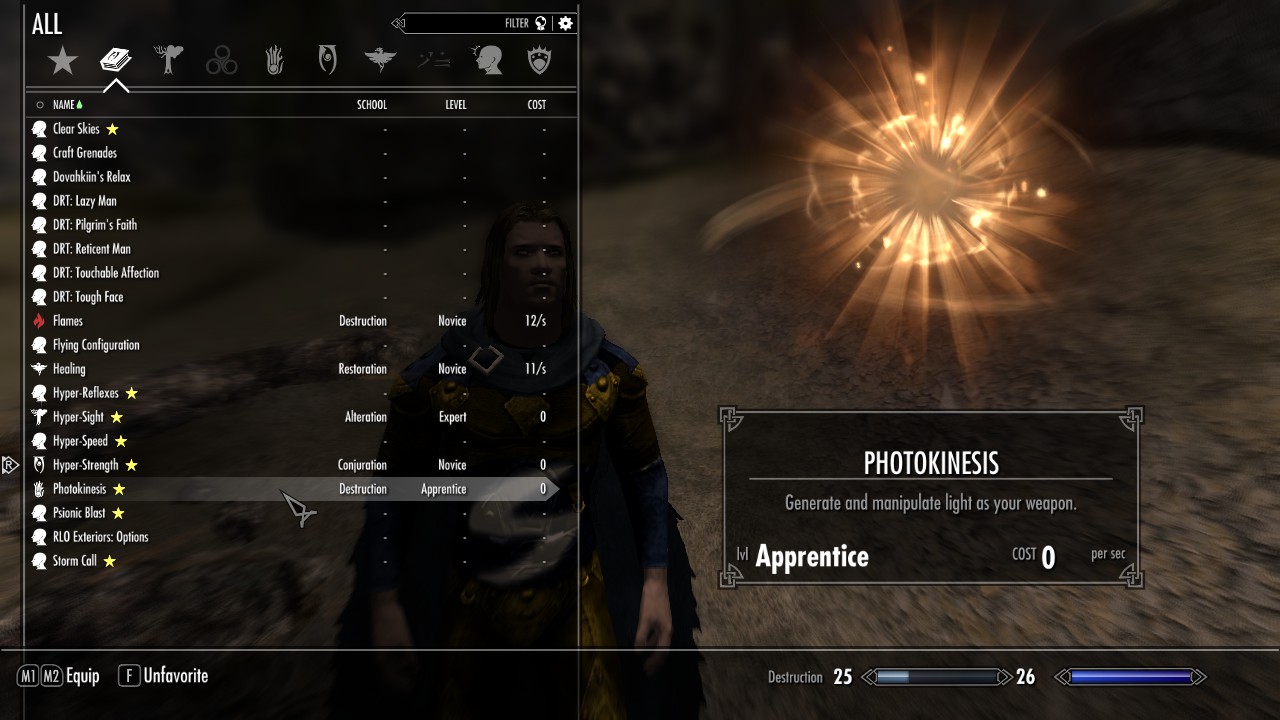Image resolution: width=1280 pixels, height=720 pixels.
Task: Switch to the shouts head icon tab
Action: [487, 62]
